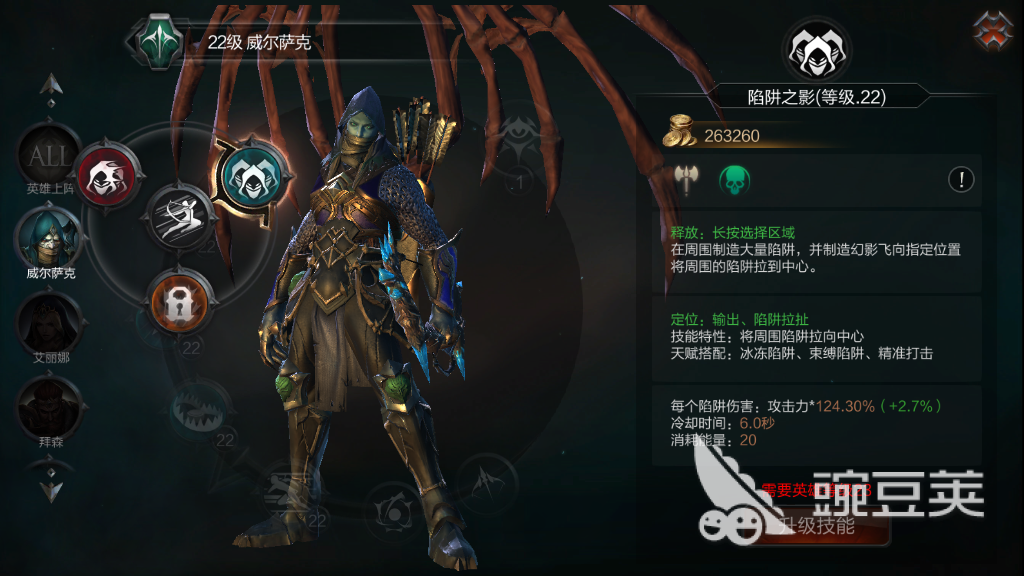Select the ALL 英雄上阵 hero lineup button
Image resolution: width=1024 pixels, height=576 pixels.
pyautogui.click(x=47, y=156)
